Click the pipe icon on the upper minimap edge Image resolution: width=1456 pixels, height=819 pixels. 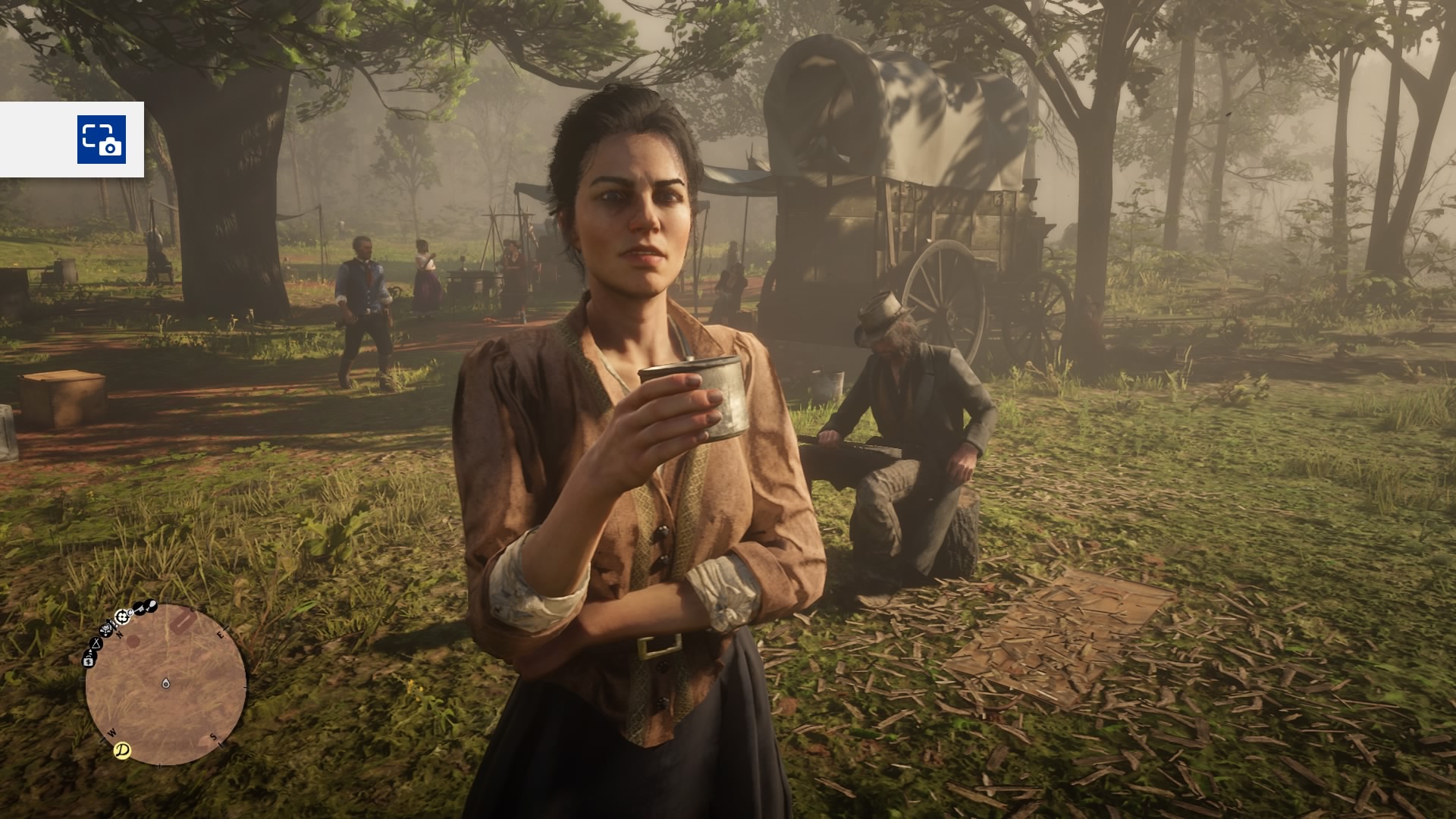(x=152, y=606)
